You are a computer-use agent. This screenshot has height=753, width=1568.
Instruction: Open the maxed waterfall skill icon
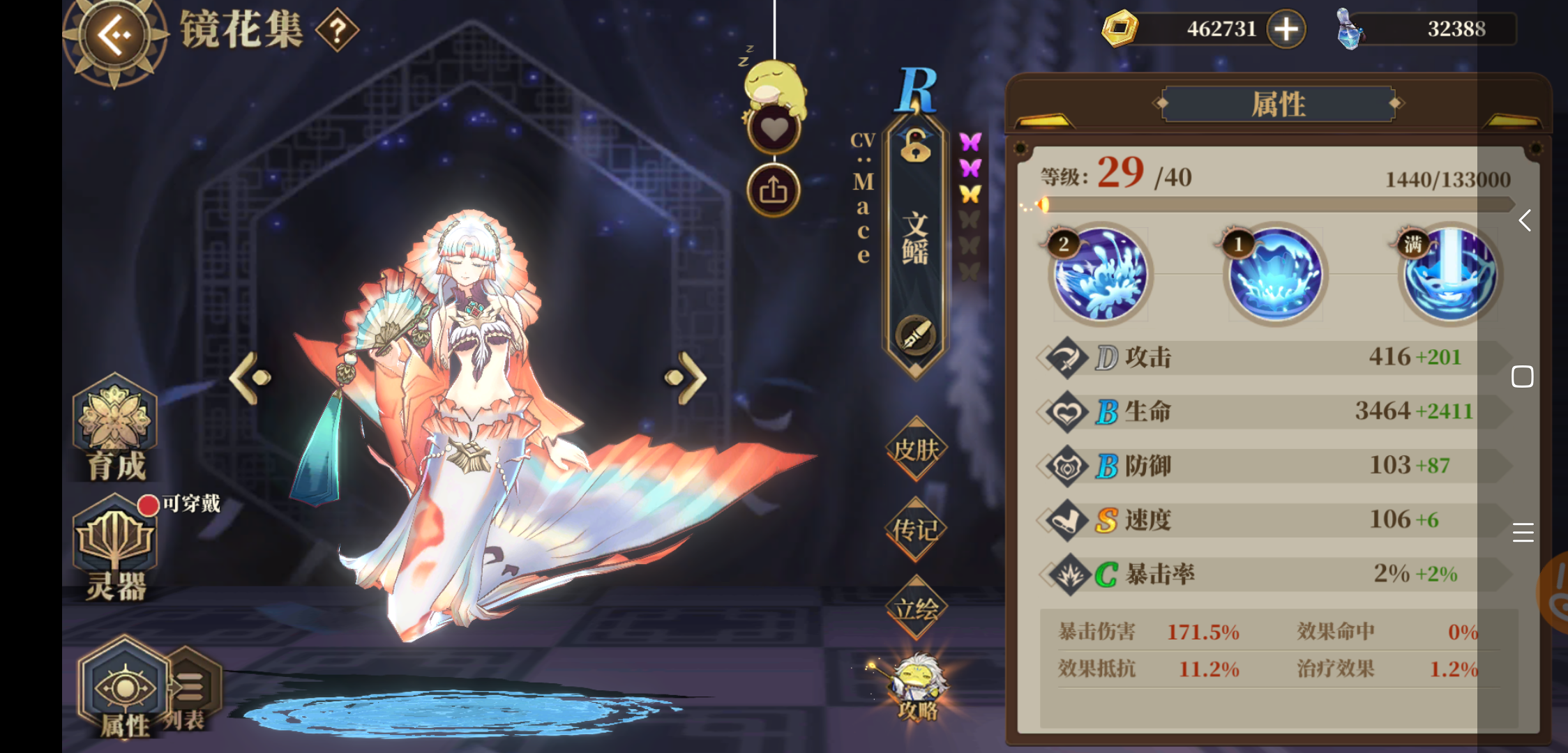coord(1451,275)
